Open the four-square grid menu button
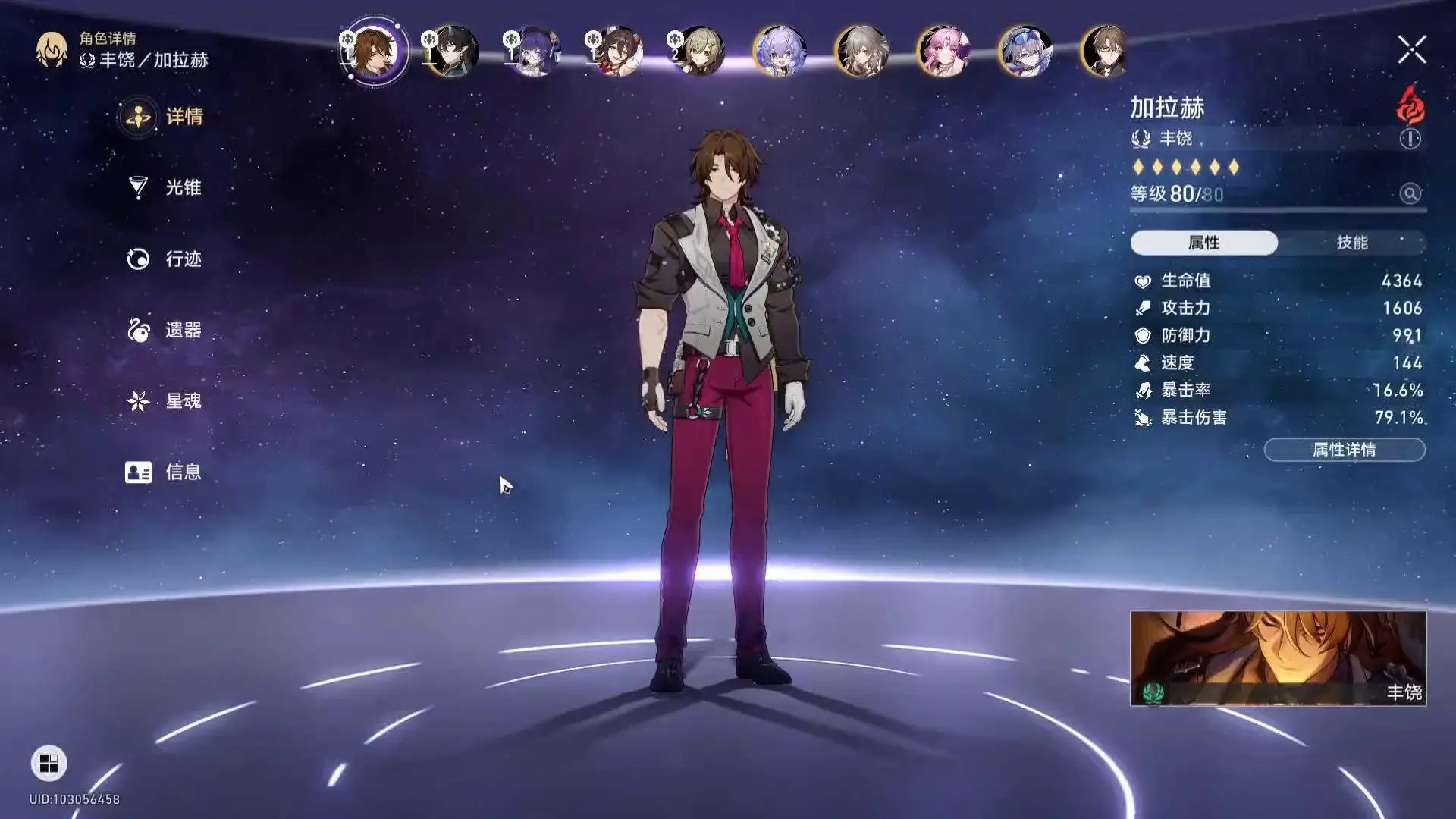Image resolution: width=1456 pixels, height=819 pixels. pyautogui.click(x=49, y=763)
